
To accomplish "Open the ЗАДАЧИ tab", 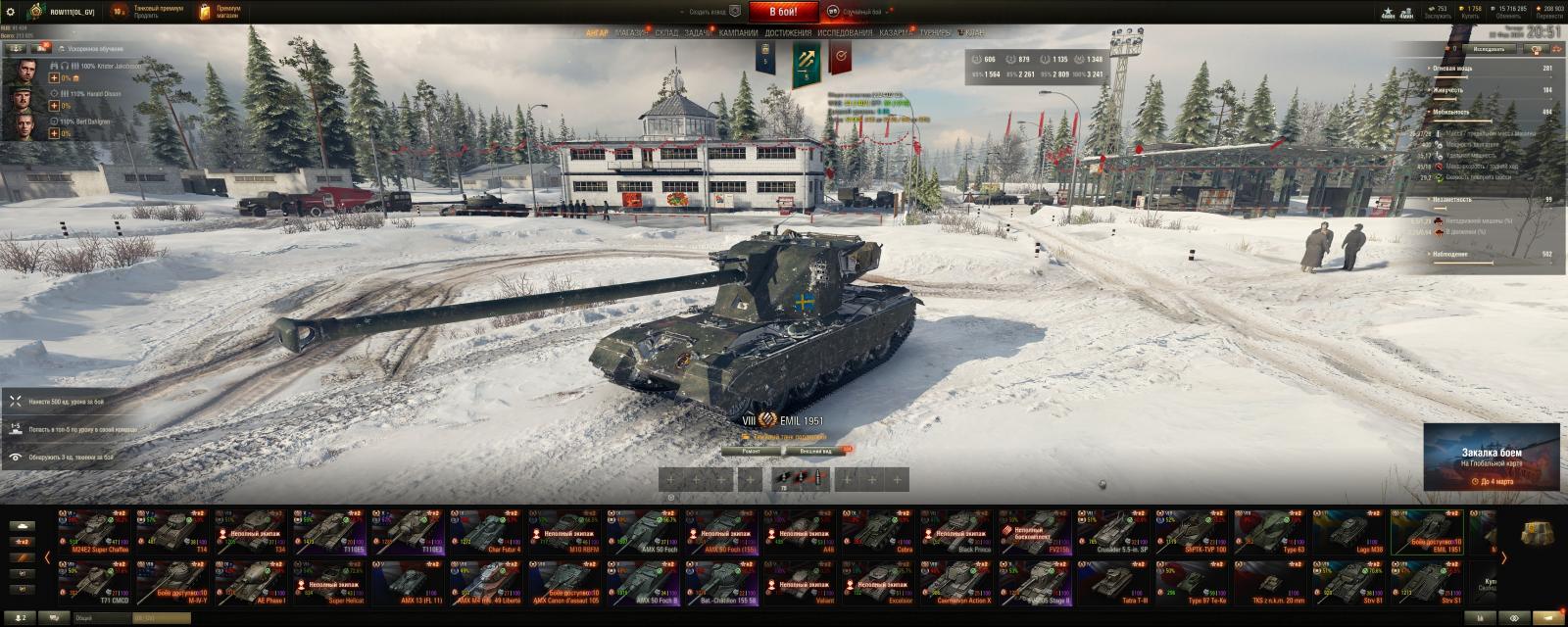I will (698, 33).
